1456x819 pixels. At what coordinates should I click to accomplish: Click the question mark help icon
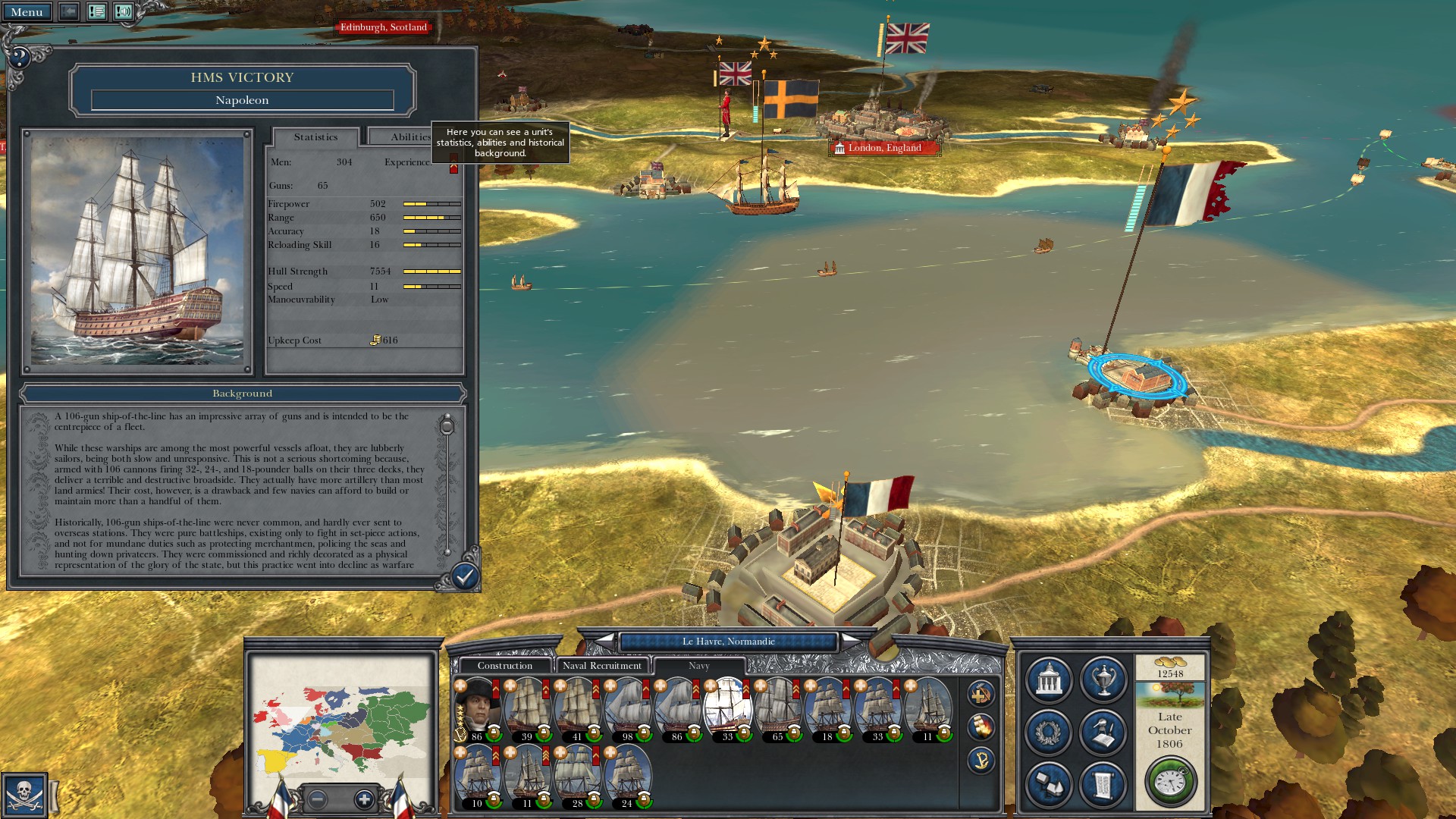point(20,57)
